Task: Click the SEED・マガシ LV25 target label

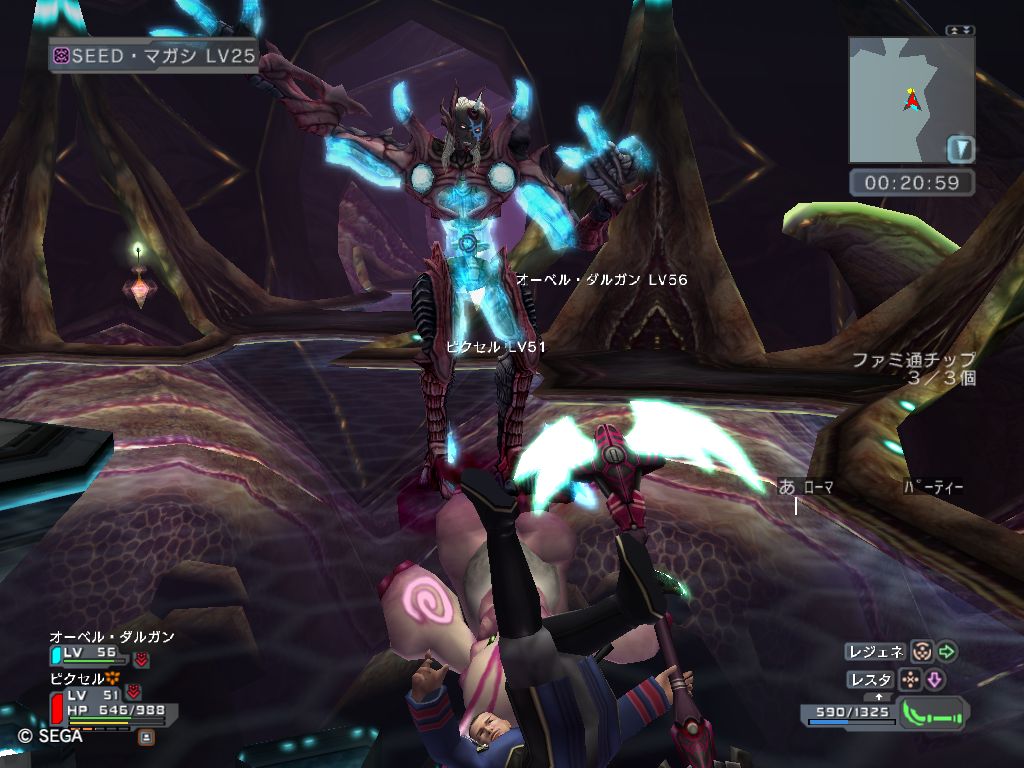Action: 155,56
